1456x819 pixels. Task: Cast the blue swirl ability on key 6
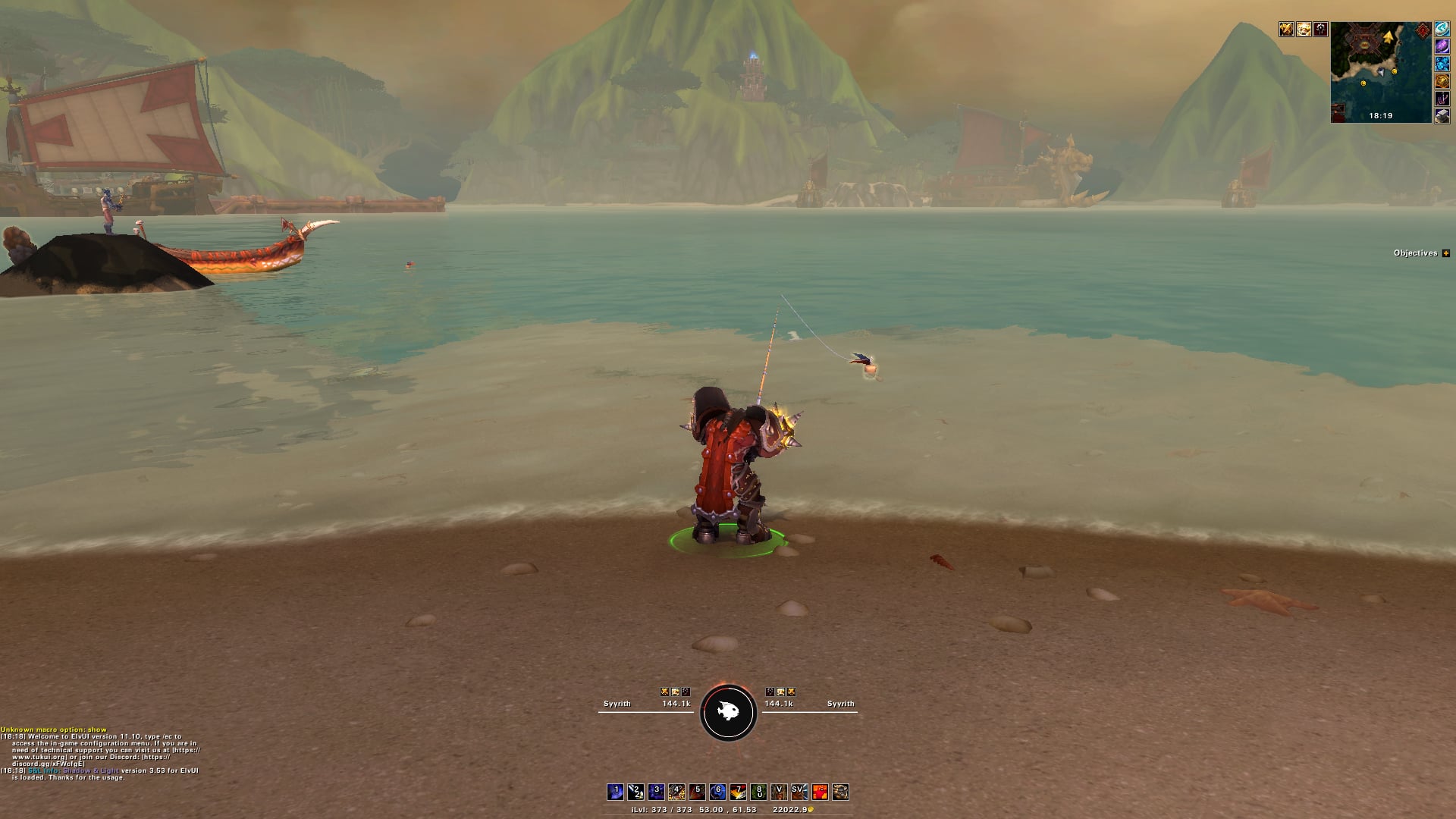point(717,792)
